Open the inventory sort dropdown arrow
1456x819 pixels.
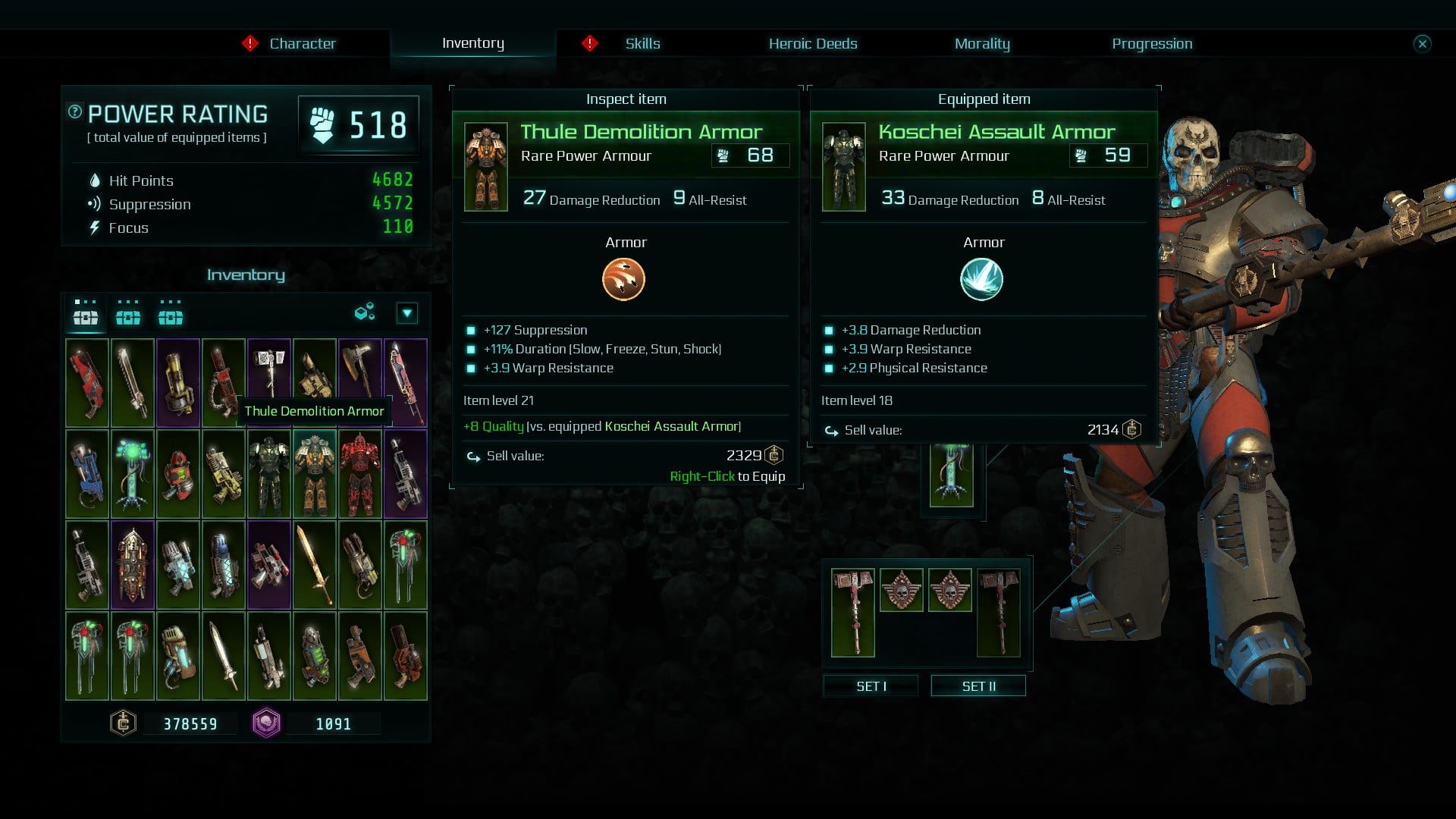click(407, 313)
